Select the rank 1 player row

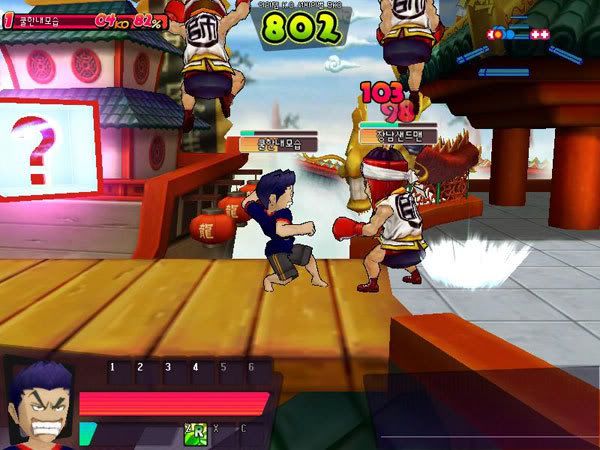[85, 19]
